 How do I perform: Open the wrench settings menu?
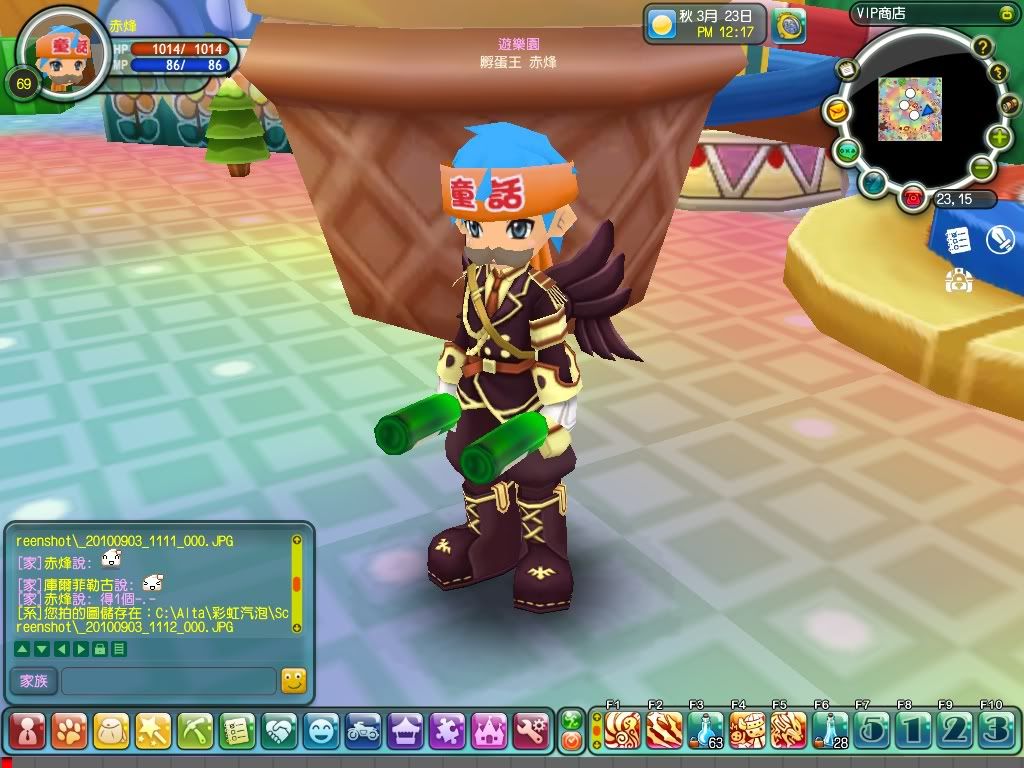531,731
